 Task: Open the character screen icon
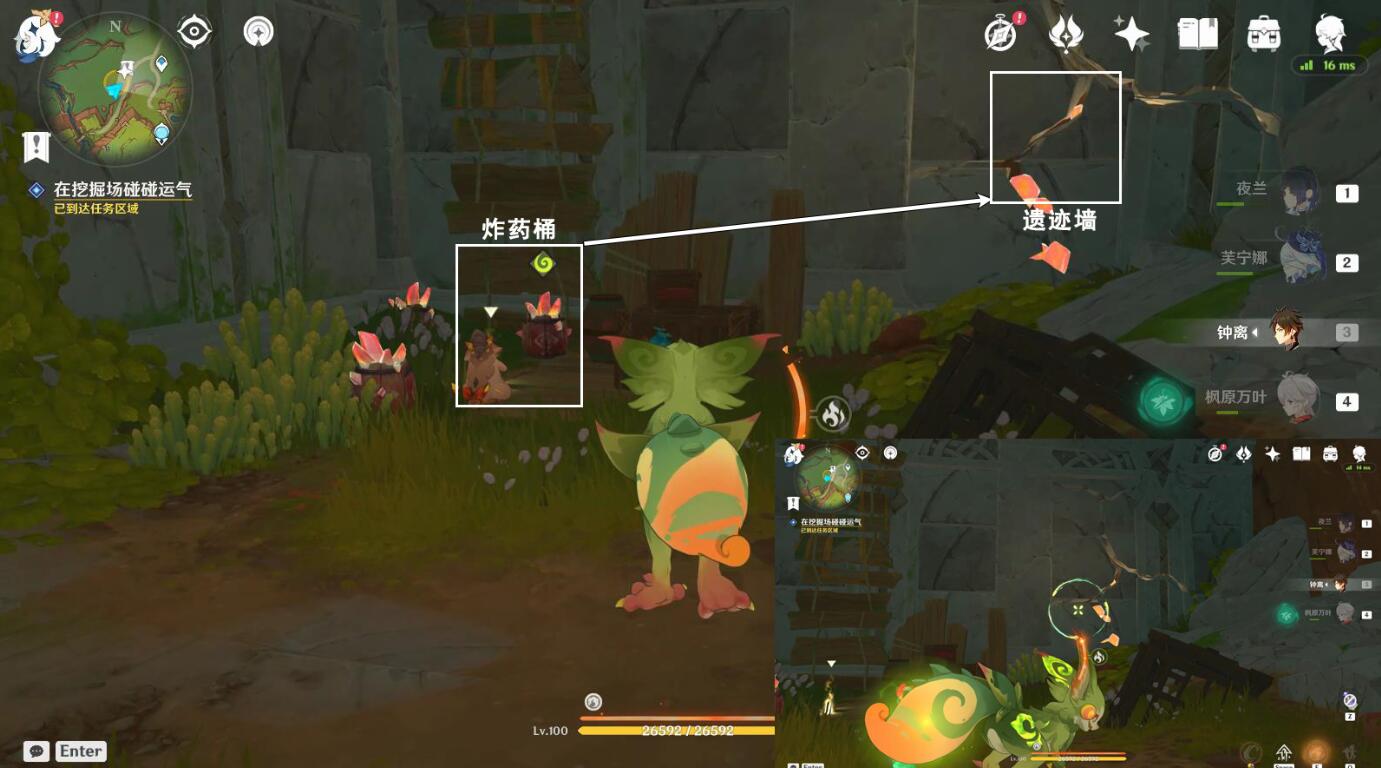point(1330,33)
